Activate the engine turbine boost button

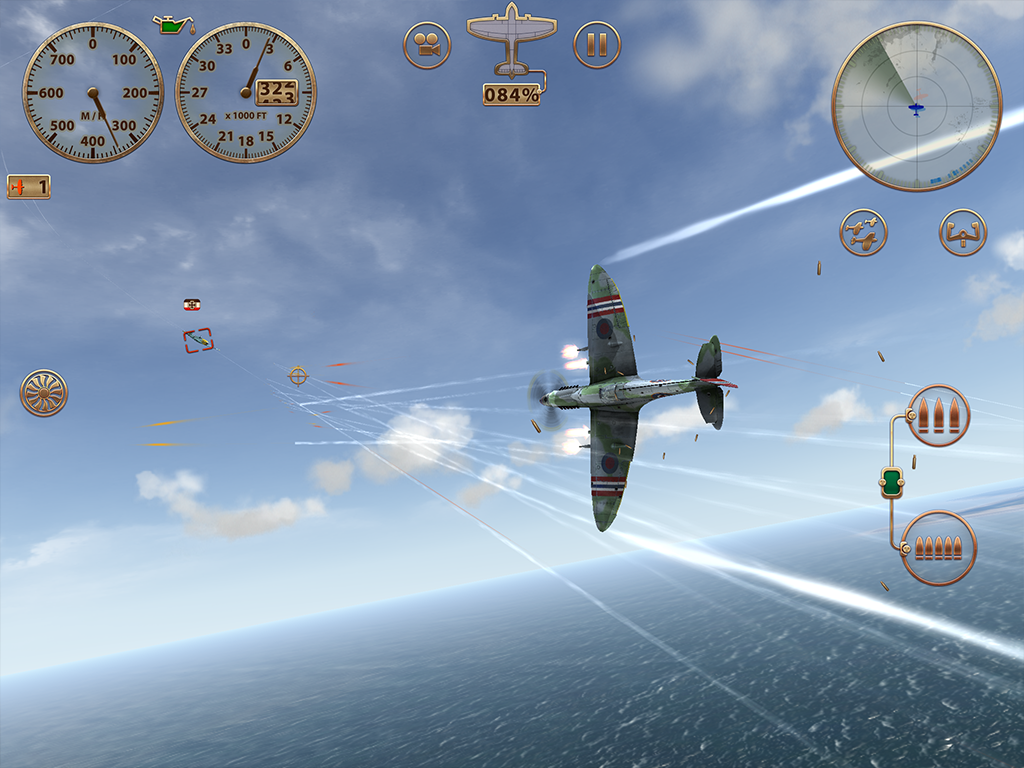(44, 393)
